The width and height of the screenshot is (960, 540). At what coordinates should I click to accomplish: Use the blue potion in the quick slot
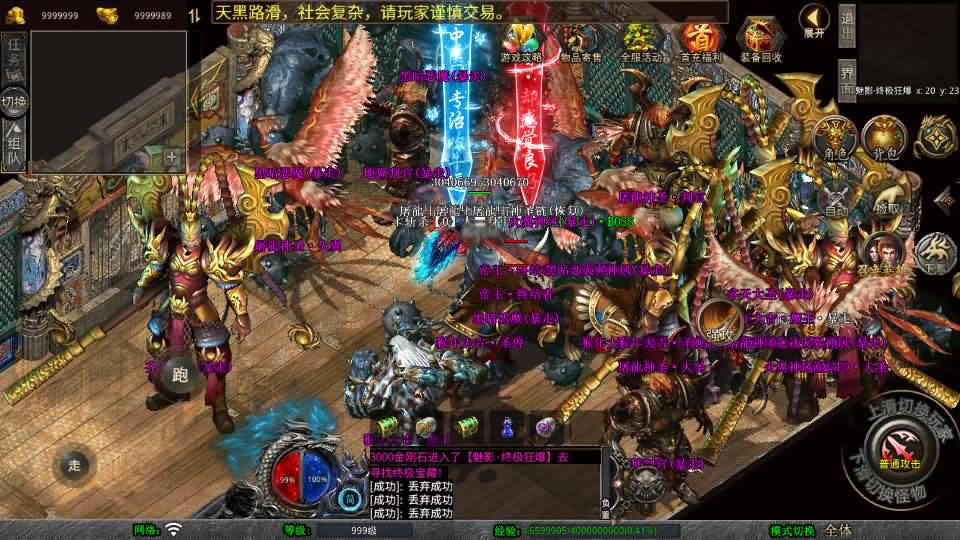[506, 427]
